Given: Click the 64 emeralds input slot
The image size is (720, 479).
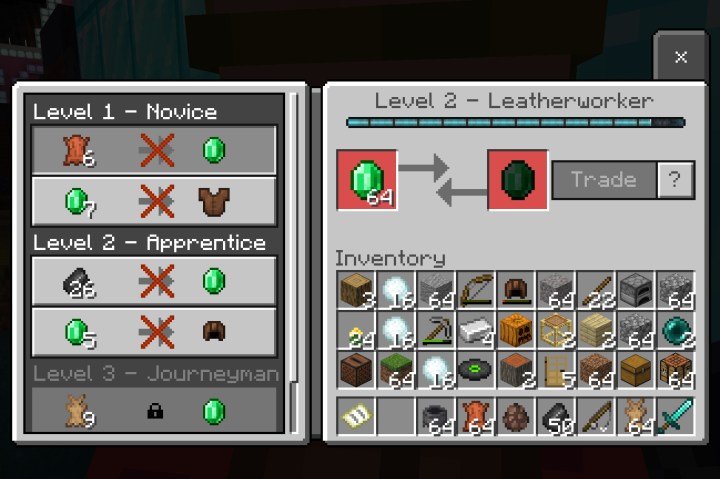Looking at the screenshot, I should coord(367,180).
